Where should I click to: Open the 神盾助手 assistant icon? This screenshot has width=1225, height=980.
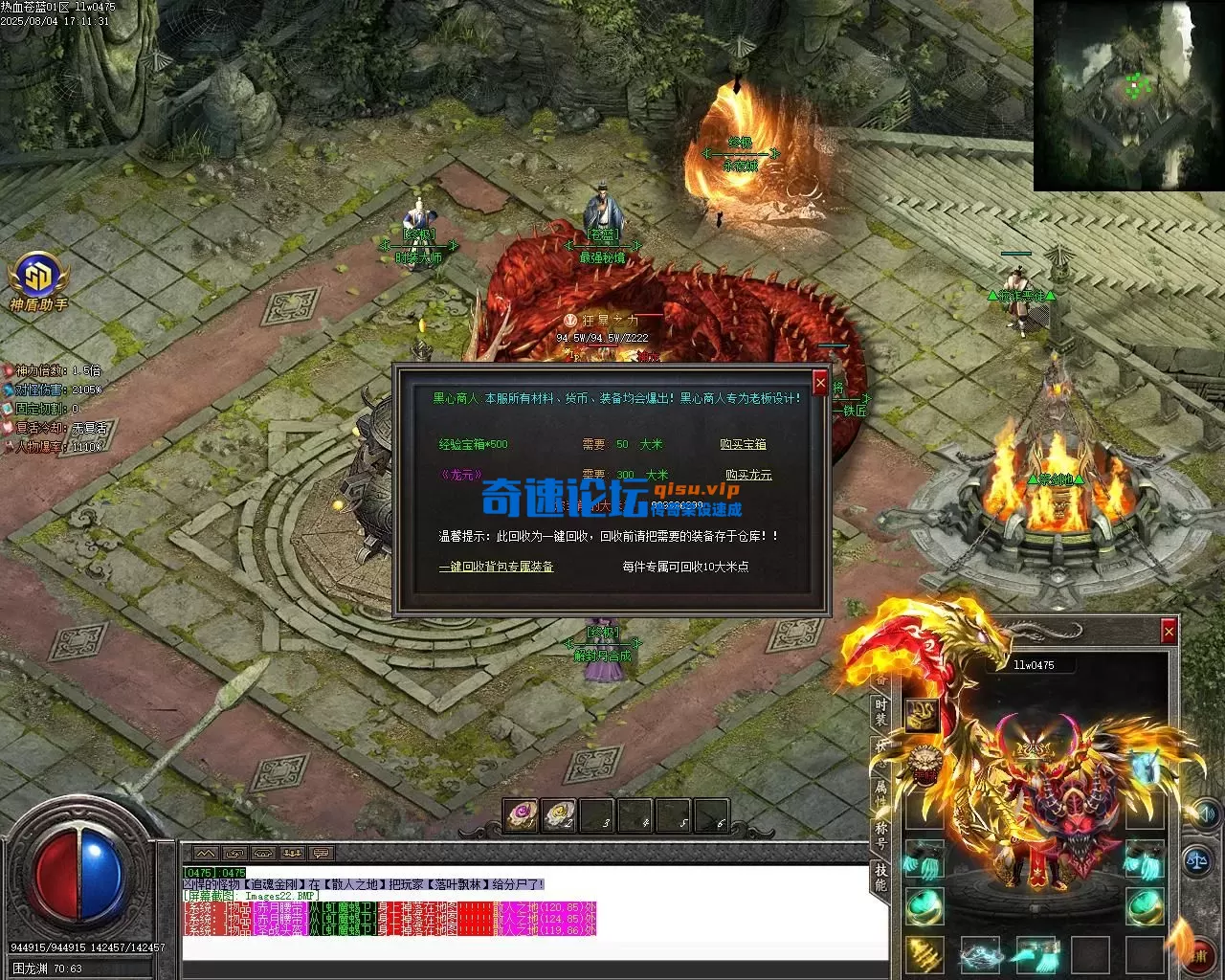(x=38, y=278)
